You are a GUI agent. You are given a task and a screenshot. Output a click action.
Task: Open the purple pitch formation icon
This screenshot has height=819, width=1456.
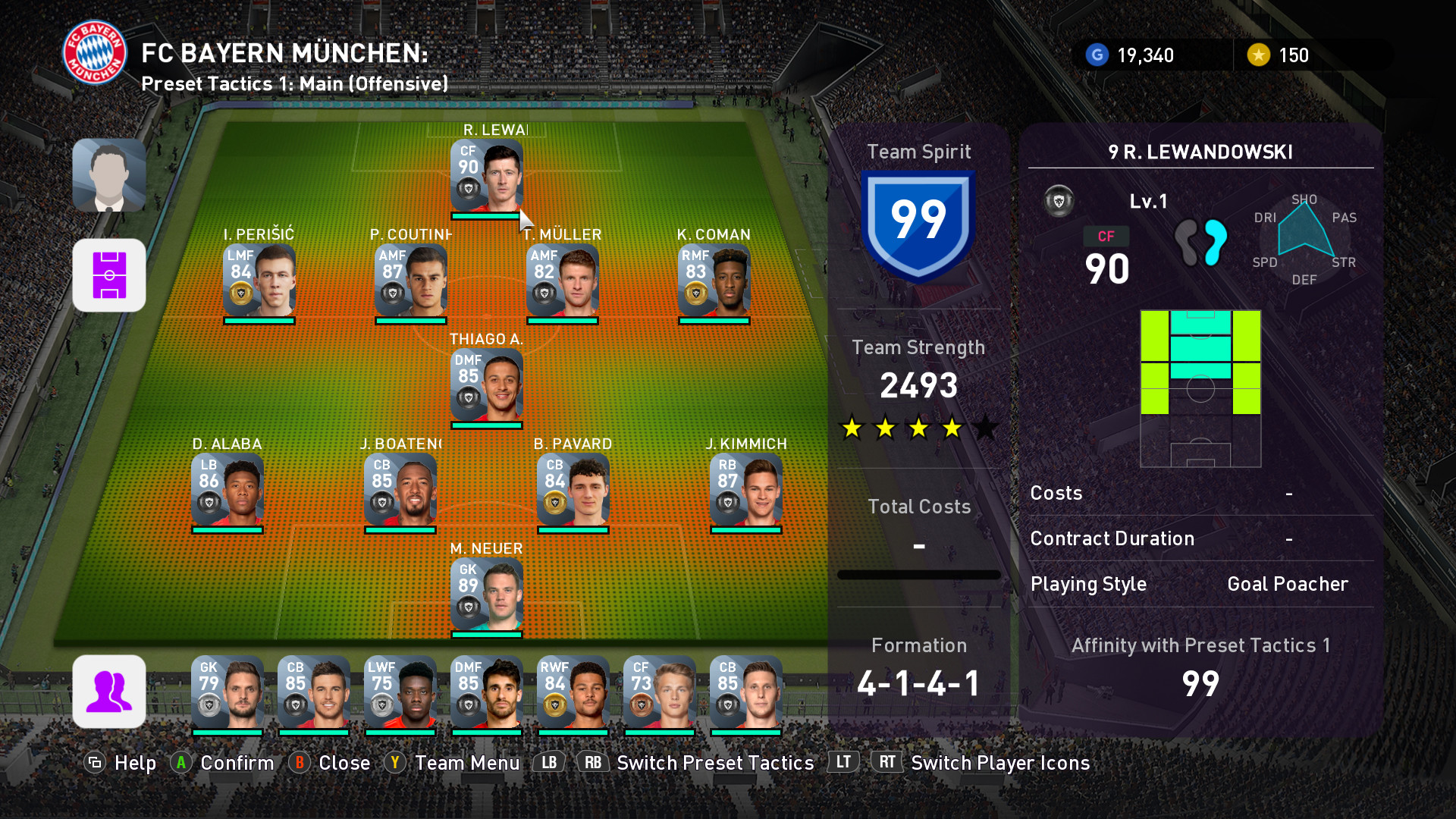109,275
